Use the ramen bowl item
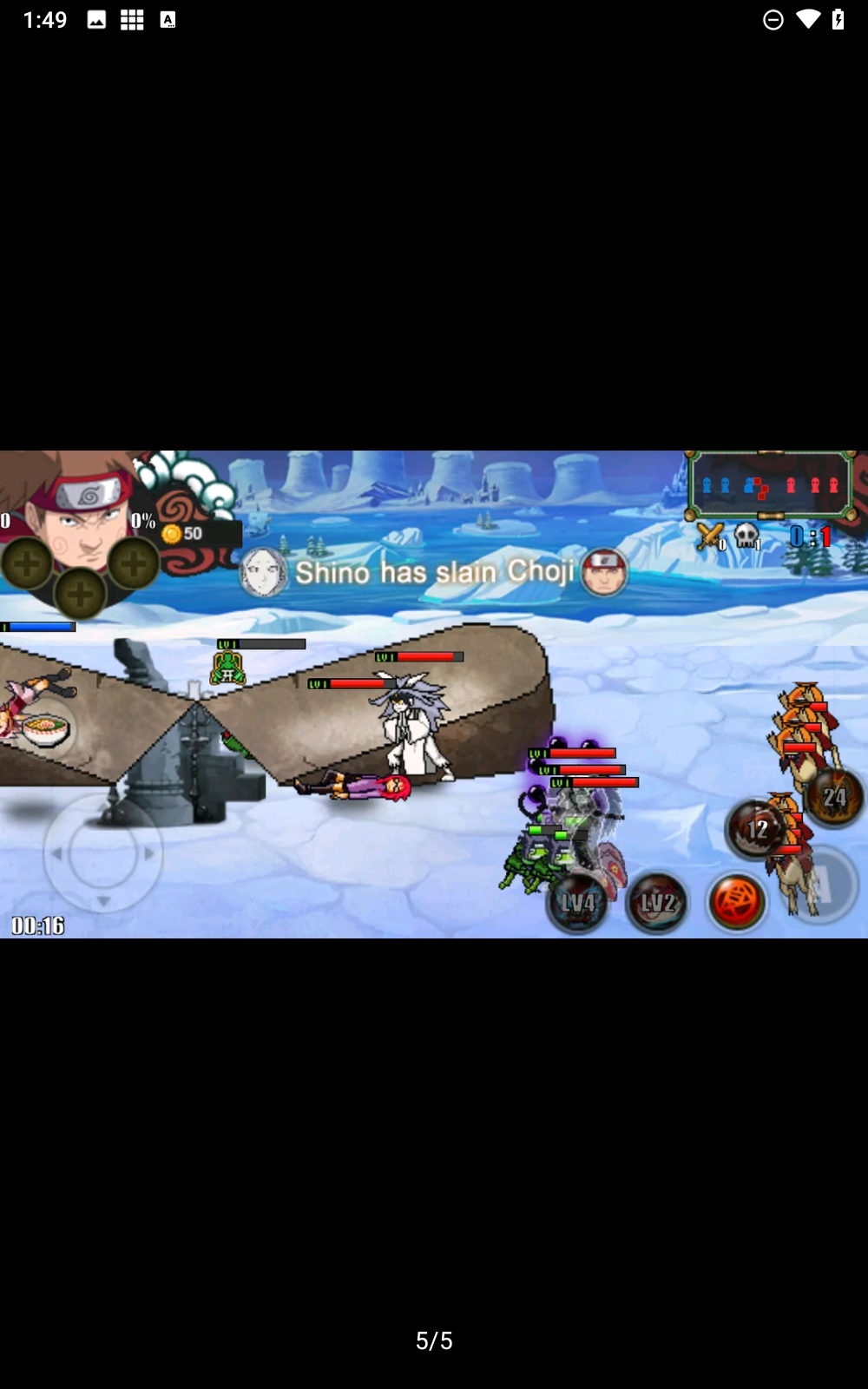This screenshot has width=868, height=1389. point(45,730)
